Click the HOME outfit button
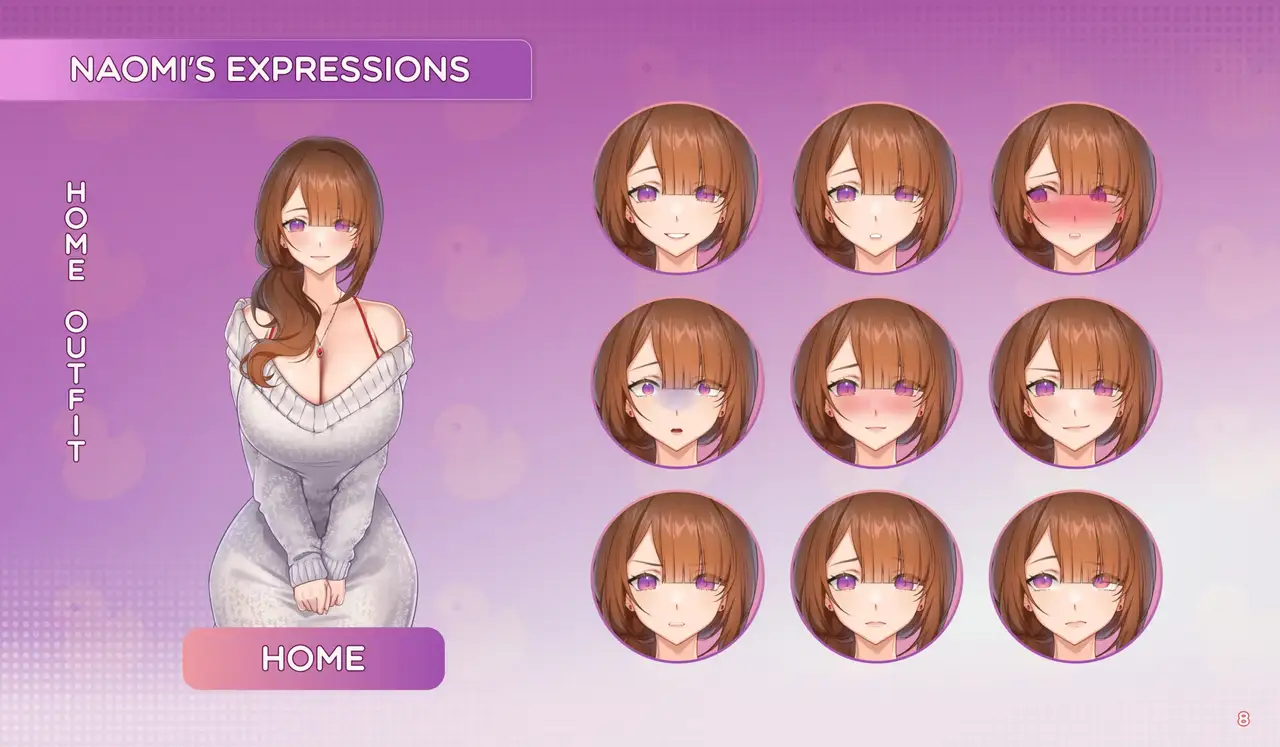1280x747 pixels. tap(313, 658)
